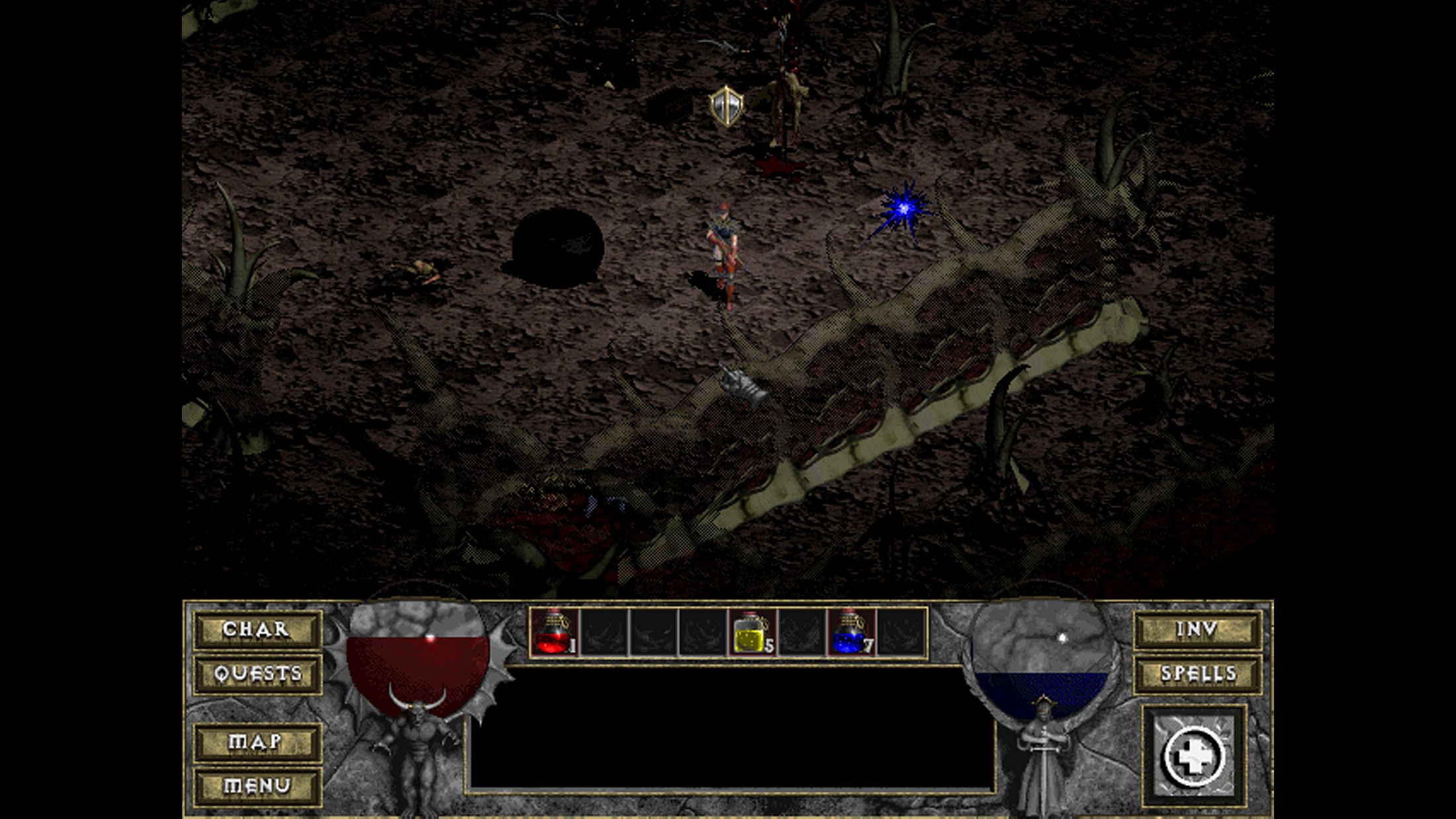Viewport: 1456px width, 819px height.
Task: Use the red healing potion in belt
Action: tap(555, 633)
